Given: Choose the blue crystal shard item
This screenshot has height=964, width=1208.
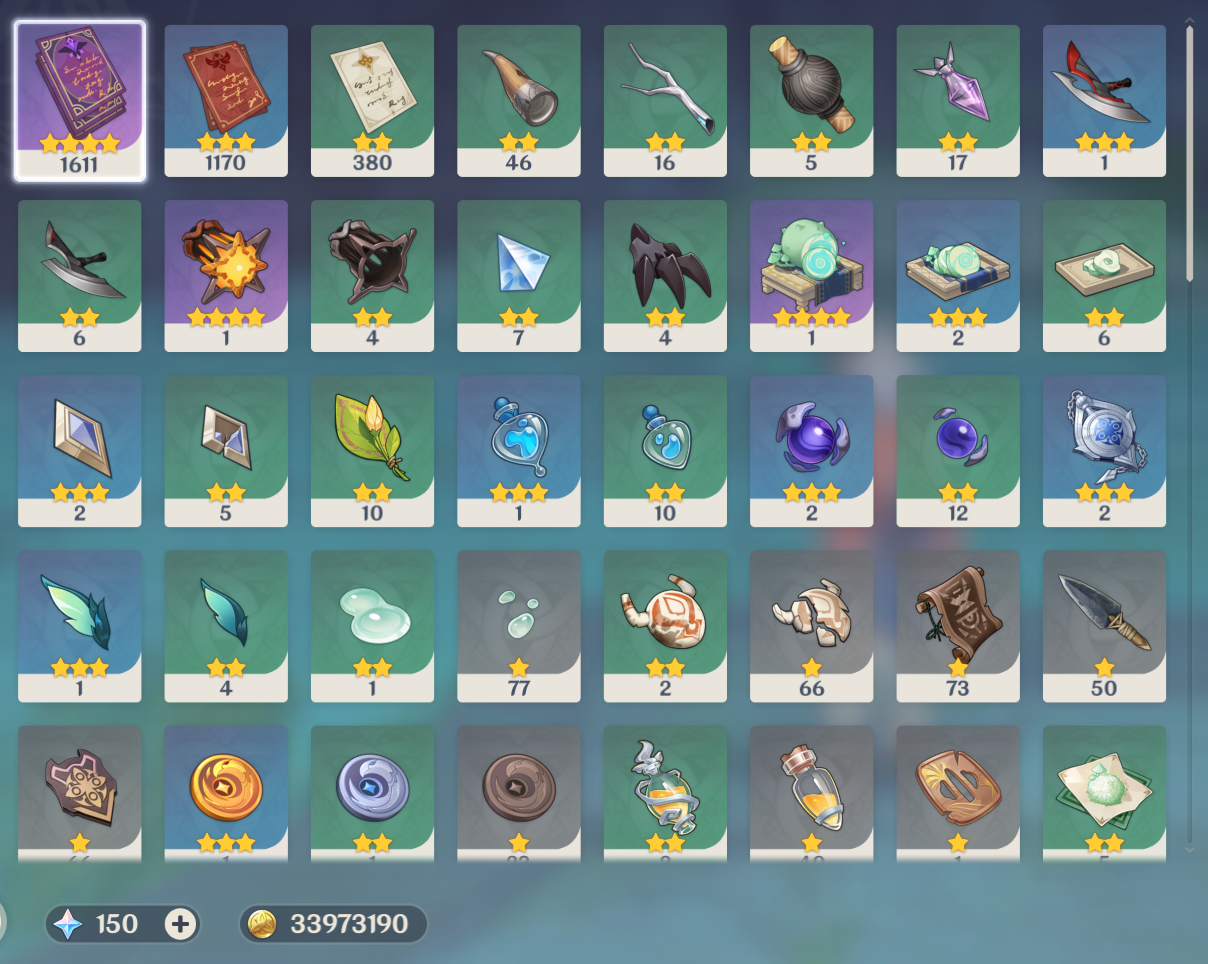Looking at the screenshot, I should click(x=518, y=275).
